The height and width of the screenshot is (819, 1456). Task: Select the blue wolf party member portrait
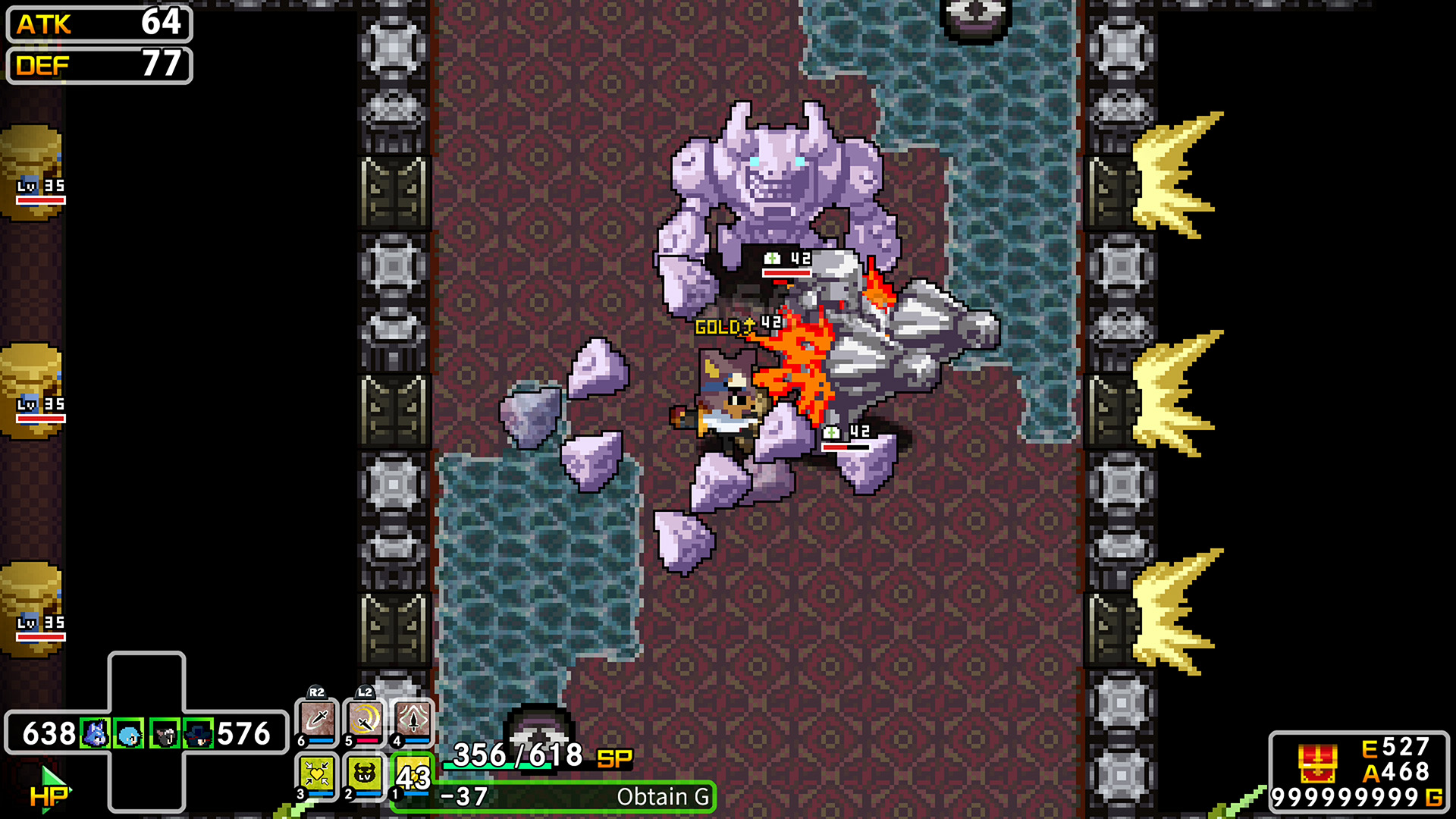tap(96, 735)
